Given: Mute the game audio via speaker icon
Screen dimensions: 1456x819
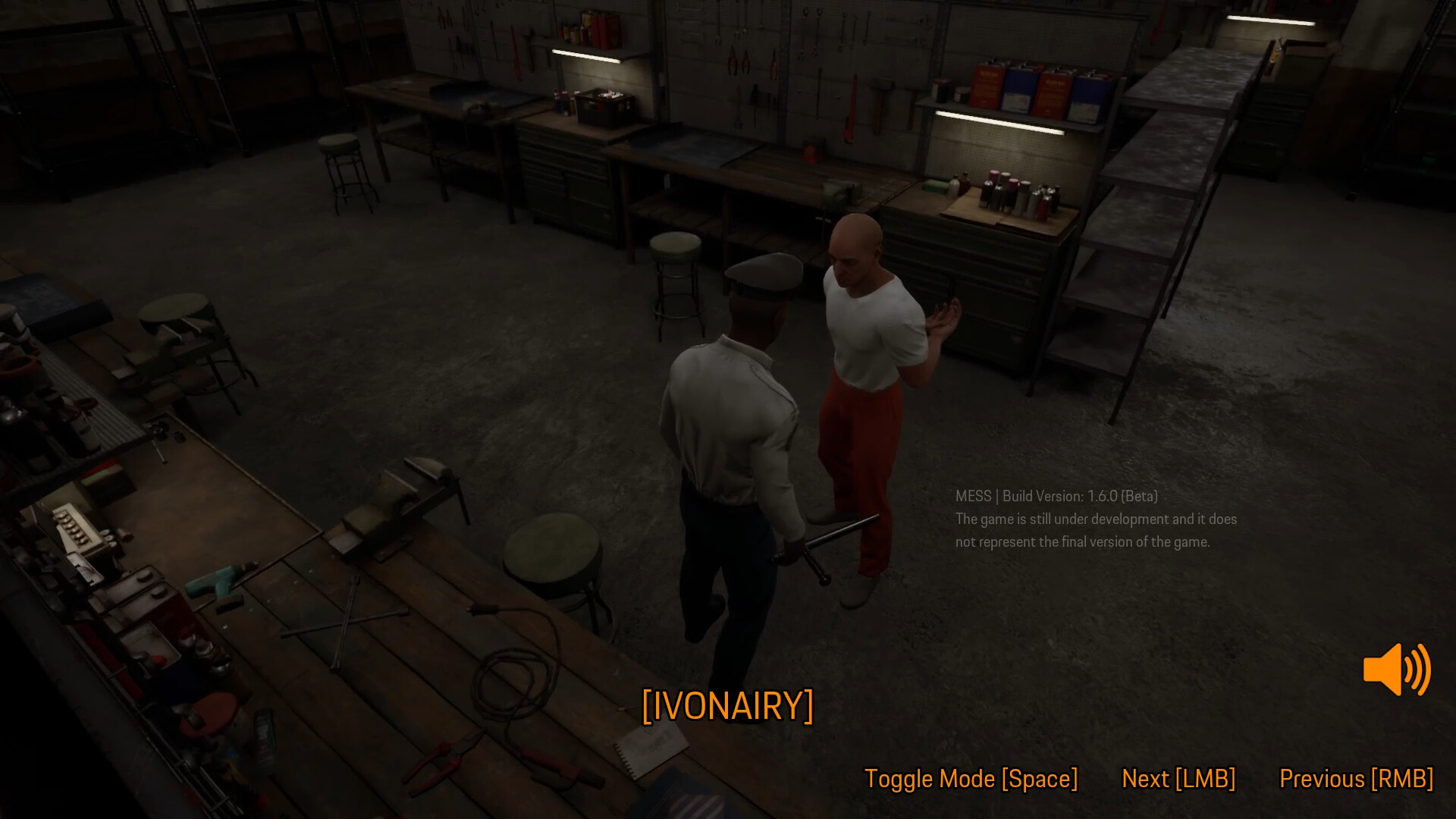Looking at the screenshot, I should [x=1396, y=670].
